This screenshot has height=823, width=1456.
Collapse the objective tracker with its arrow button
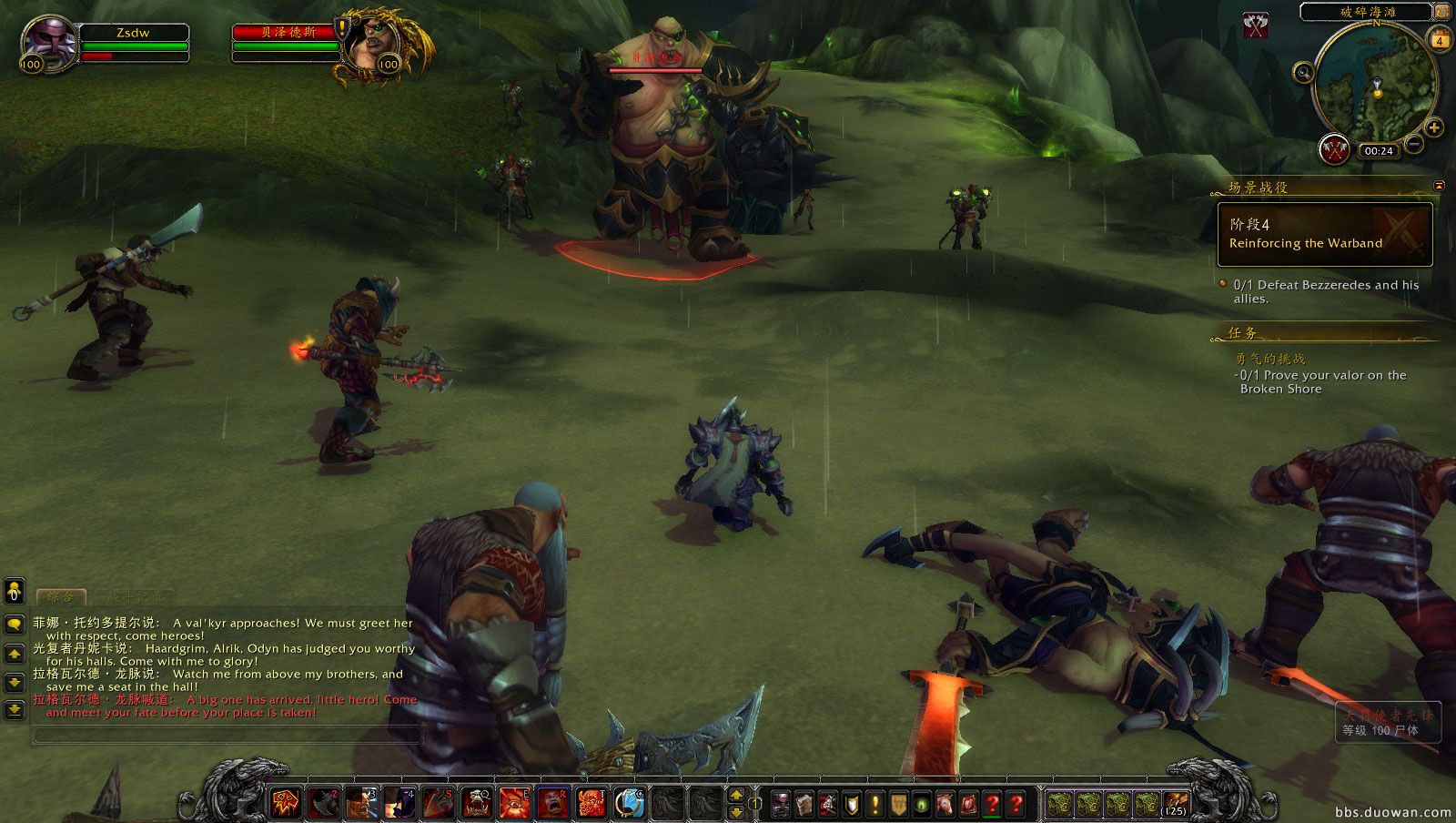pyautogui.click(x=1439, y=186)
